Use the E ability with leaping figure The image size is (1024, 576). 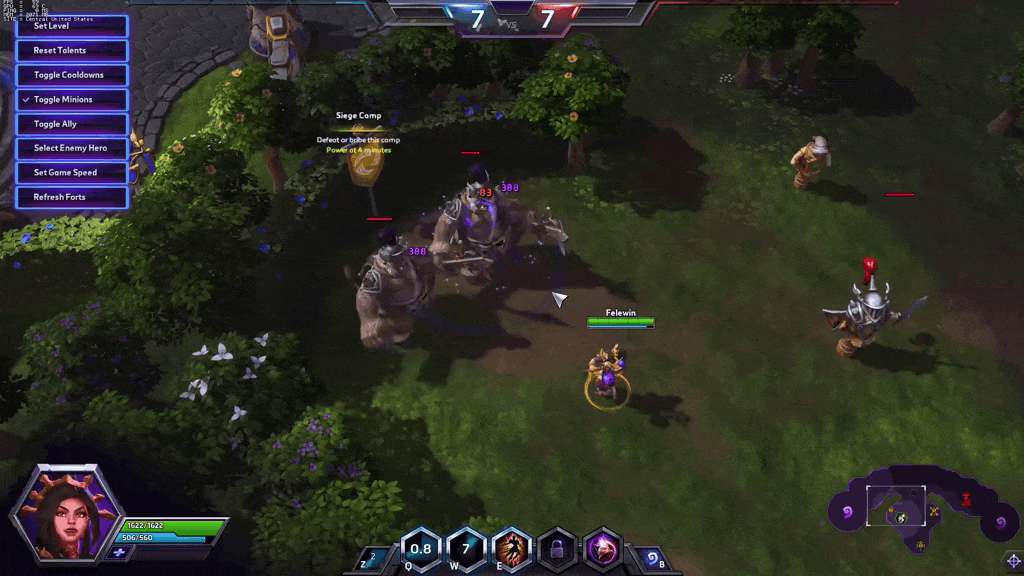tap(512, 548)
